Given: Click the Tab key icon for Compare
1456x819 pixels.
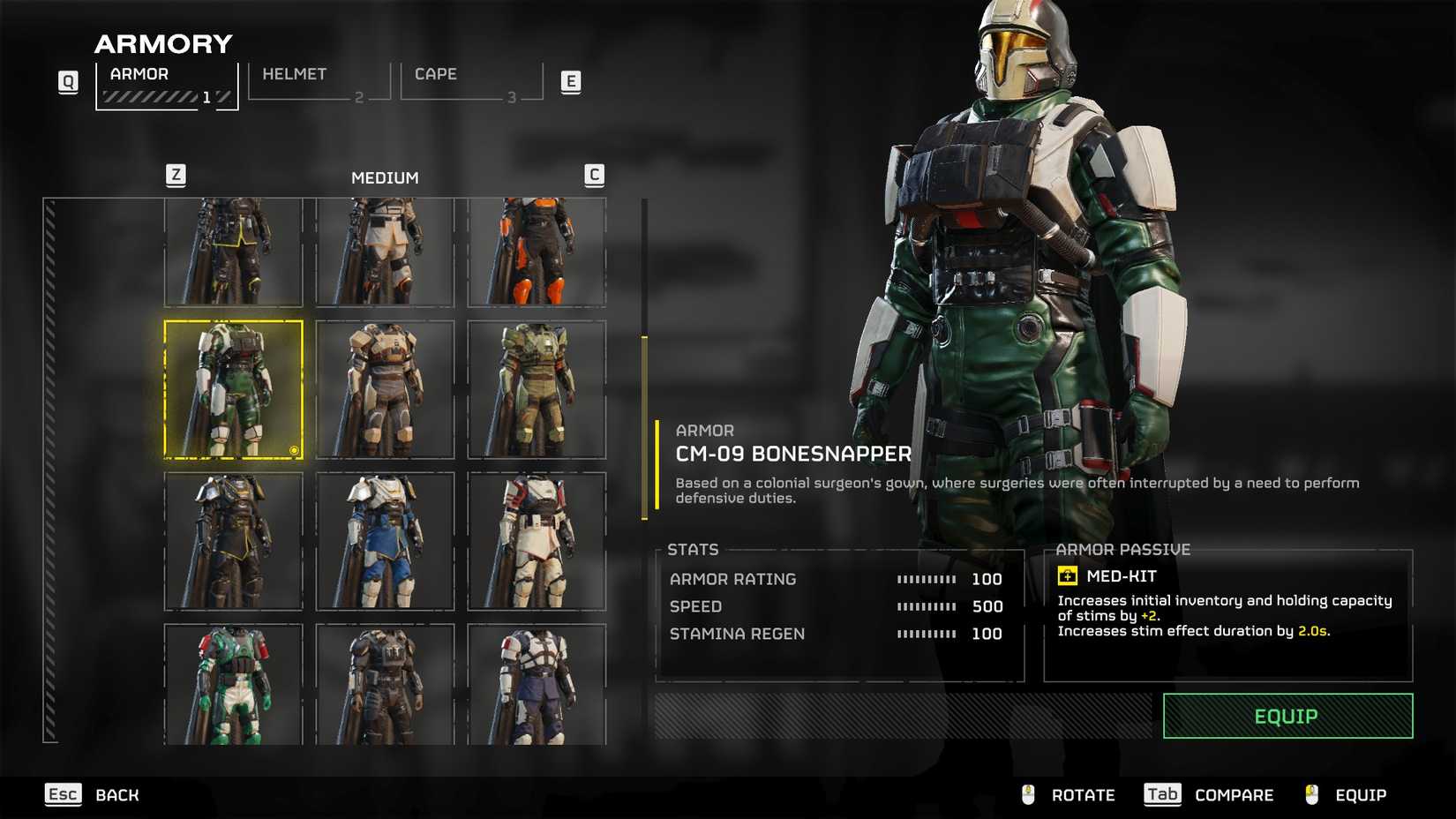Looking at the screenshot, I should tap(1161, 794).
